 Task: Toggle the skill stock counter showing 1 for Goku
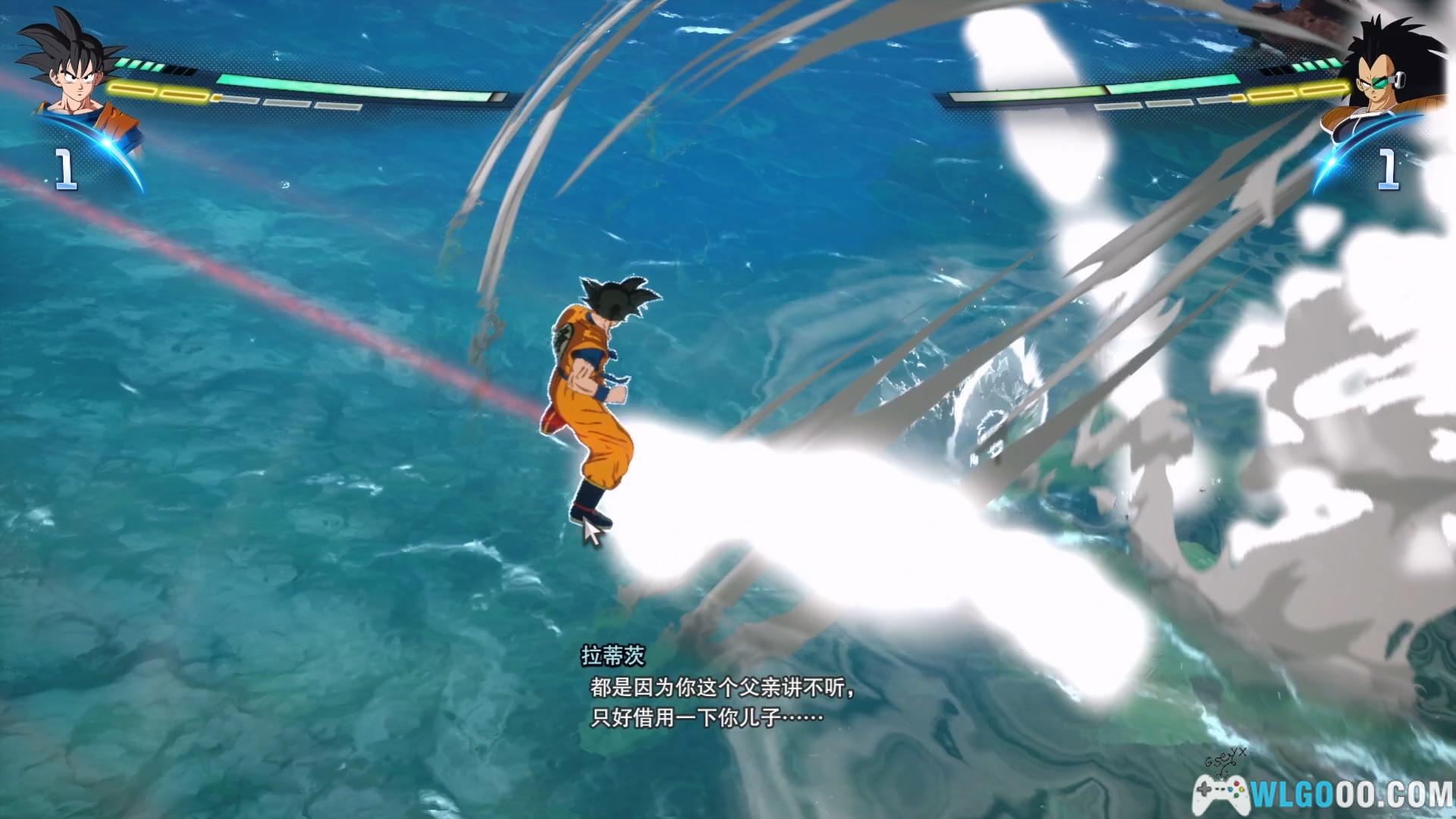point(64,168)
